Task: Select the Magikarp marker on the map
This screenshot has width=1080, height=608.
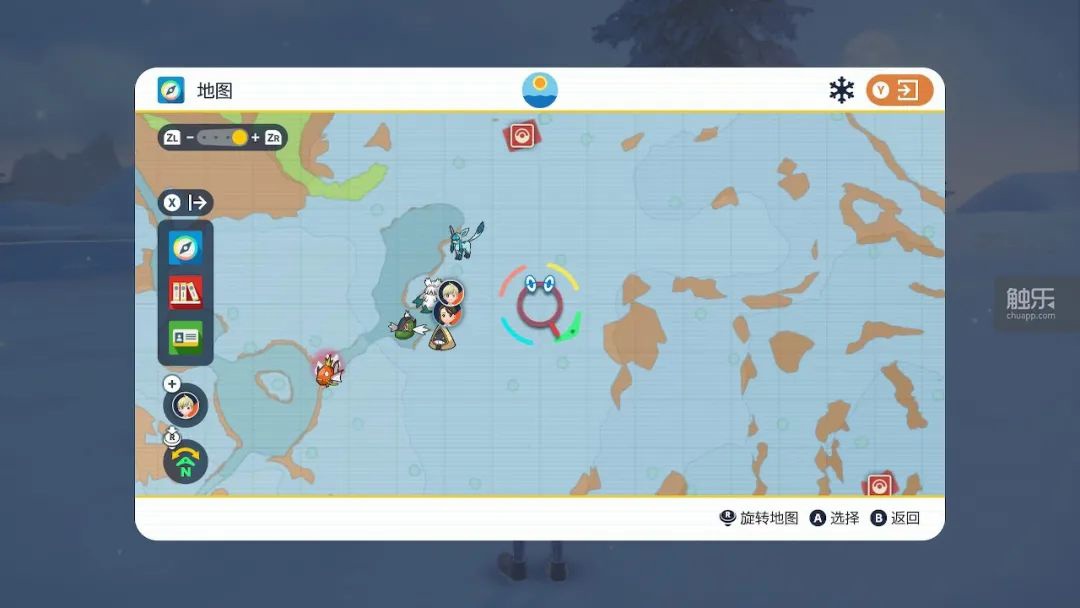Action: point(328,370)
